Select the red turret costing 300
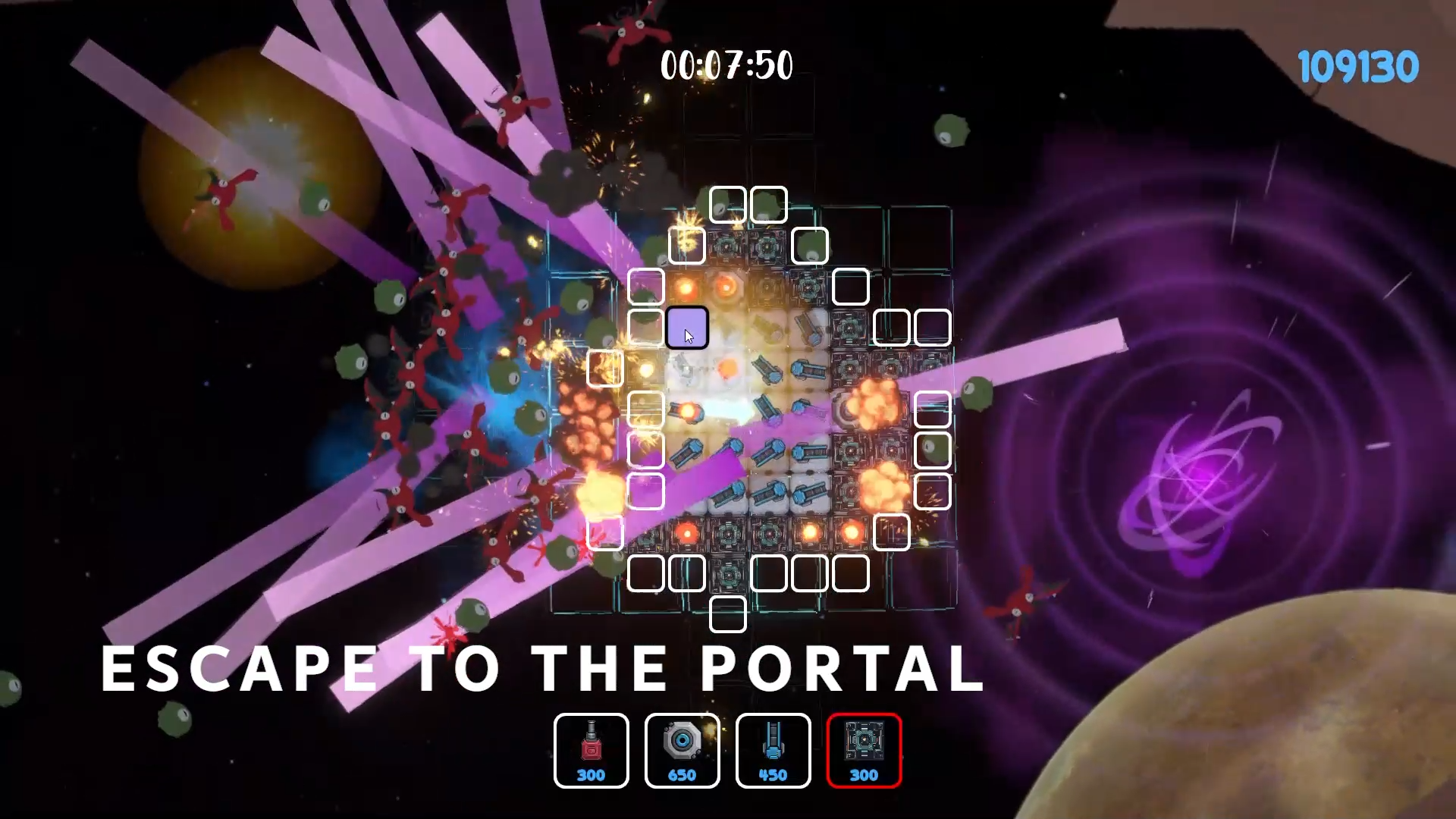The height and width of the screenshot is (819, 1456). point(591,750)
